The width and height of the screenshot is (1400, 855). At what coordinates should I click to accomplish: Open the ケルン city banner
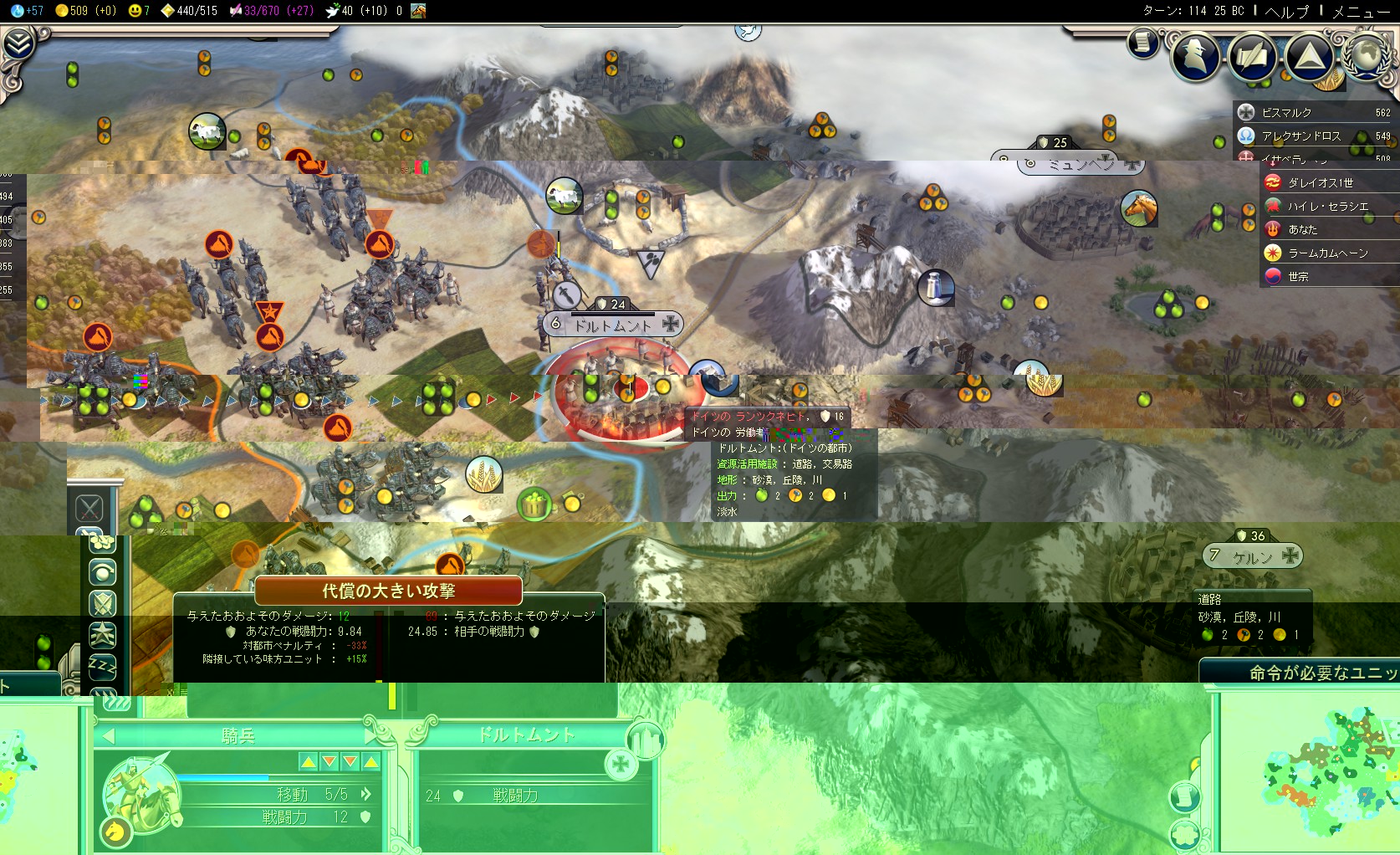[1252, 556]
